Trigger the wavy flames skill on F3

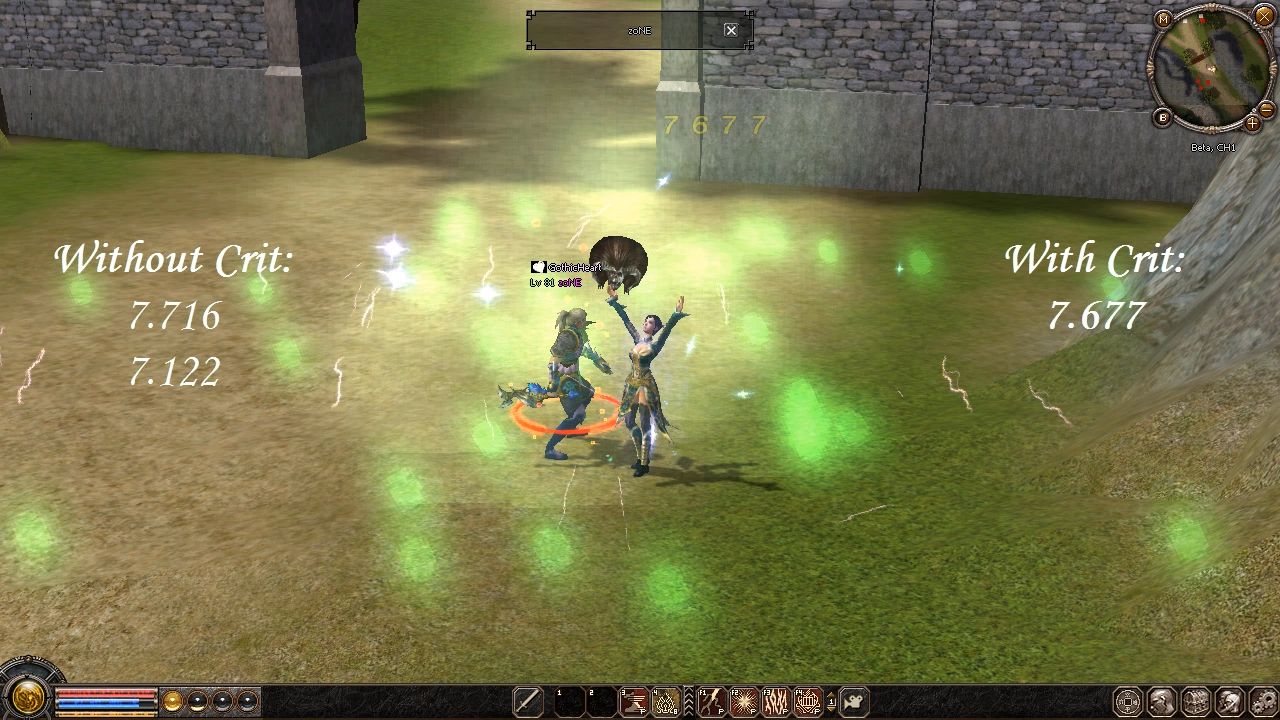point(776,702)
